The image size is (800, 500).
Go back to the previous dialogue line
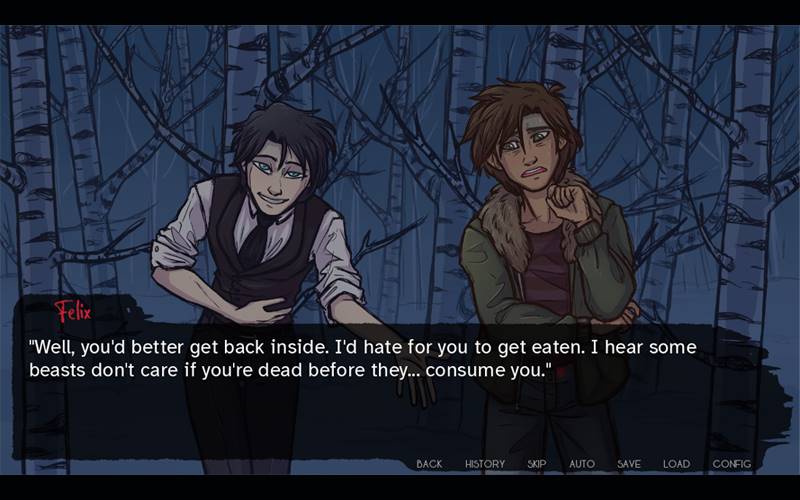point(429,464)
